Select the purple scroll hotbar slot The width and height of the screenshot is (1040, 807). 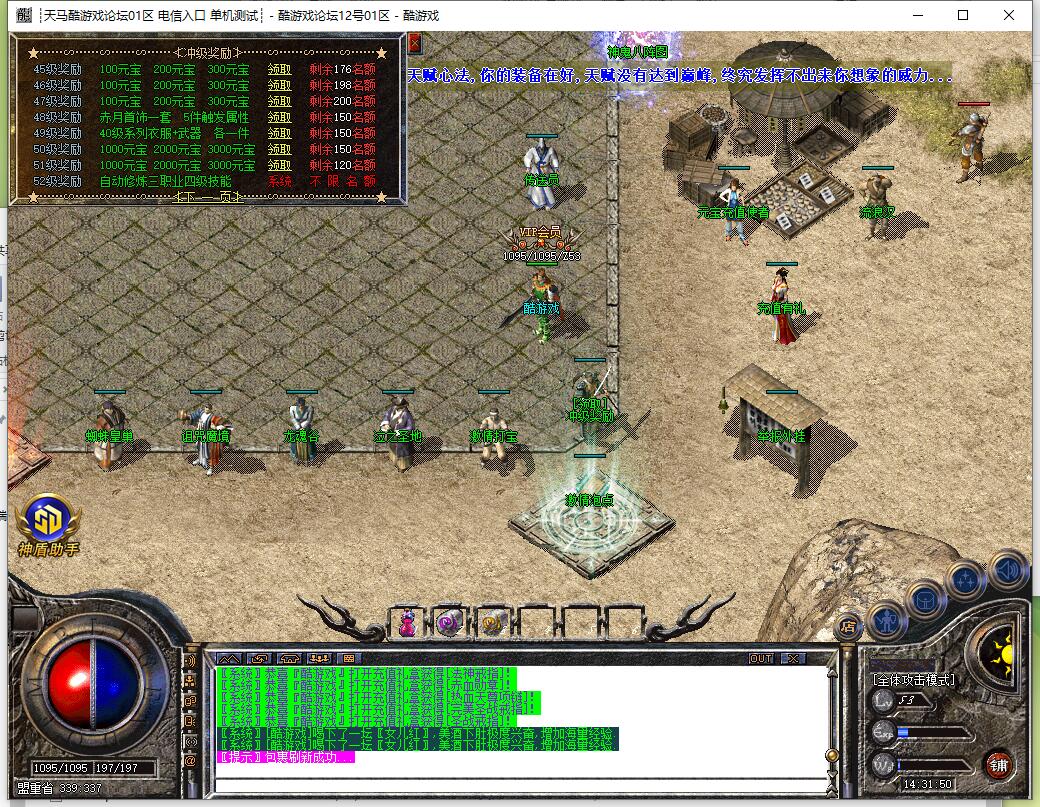(449, 624)
